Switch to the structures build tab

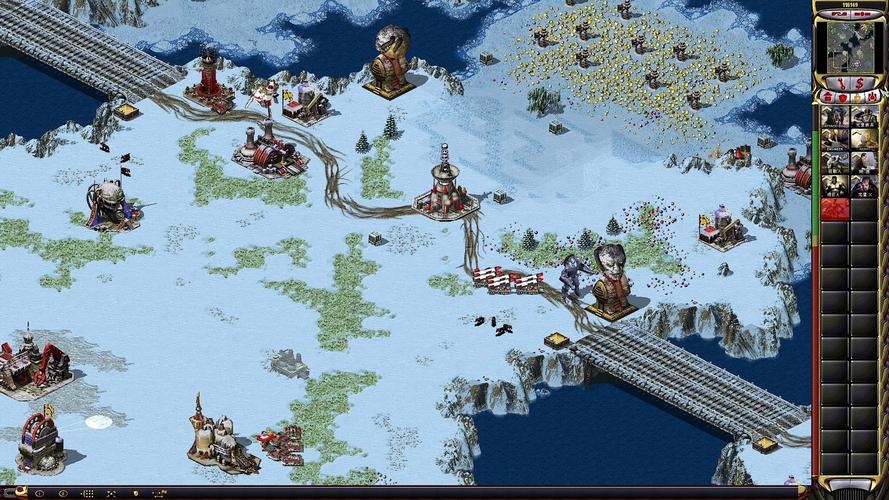point(827,97)
